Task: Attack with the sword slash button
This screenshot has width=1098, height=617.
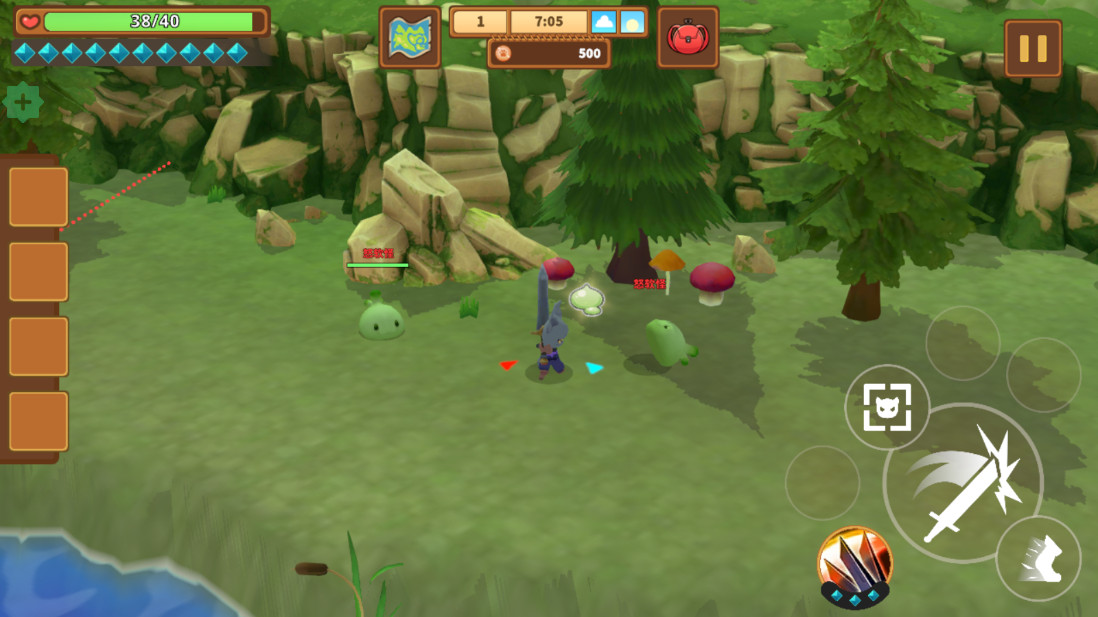Action: 962,484
